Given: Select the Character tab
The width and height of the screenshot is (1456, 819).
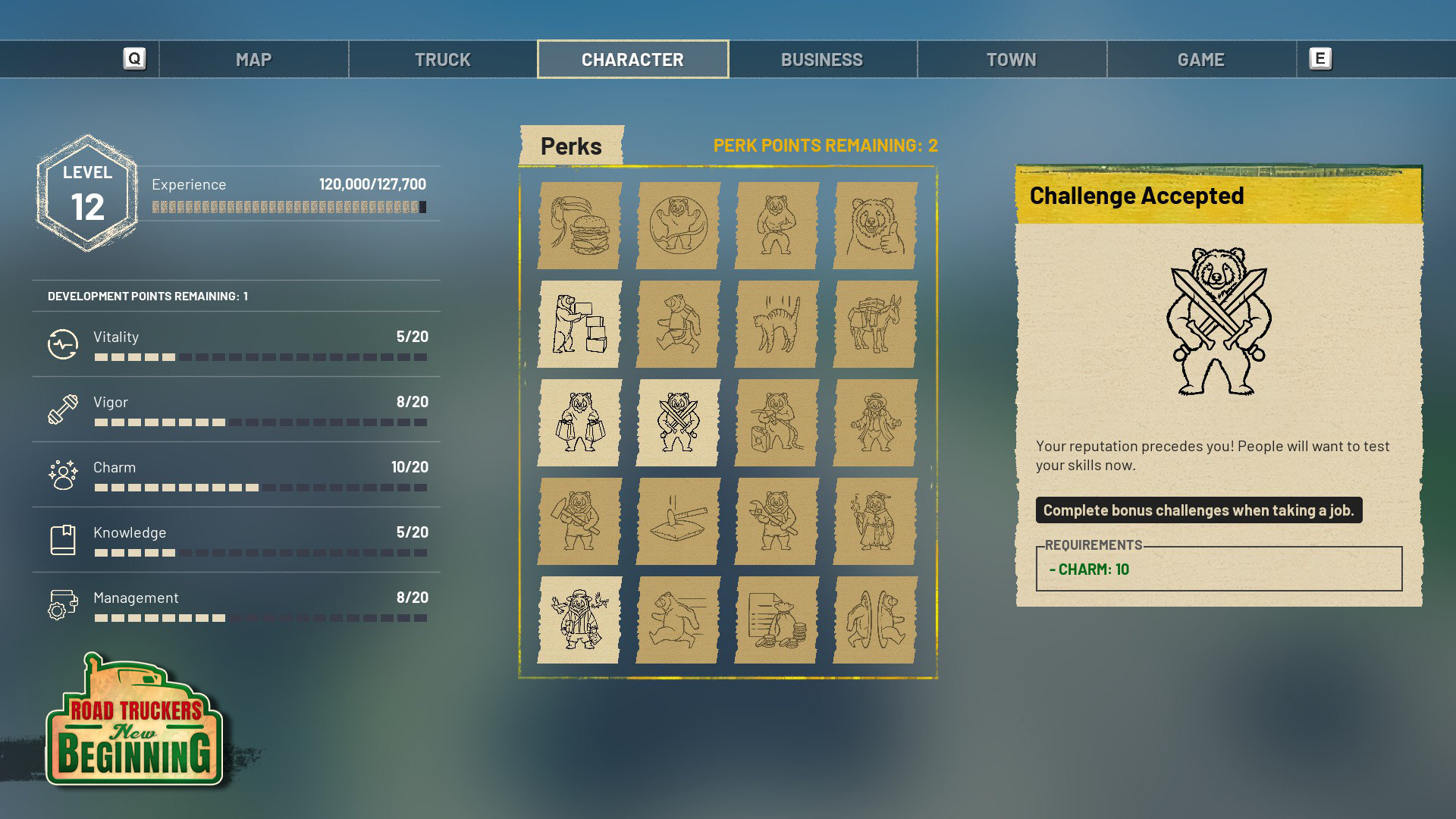Looking at the screenshot, I should click(632, 59).
